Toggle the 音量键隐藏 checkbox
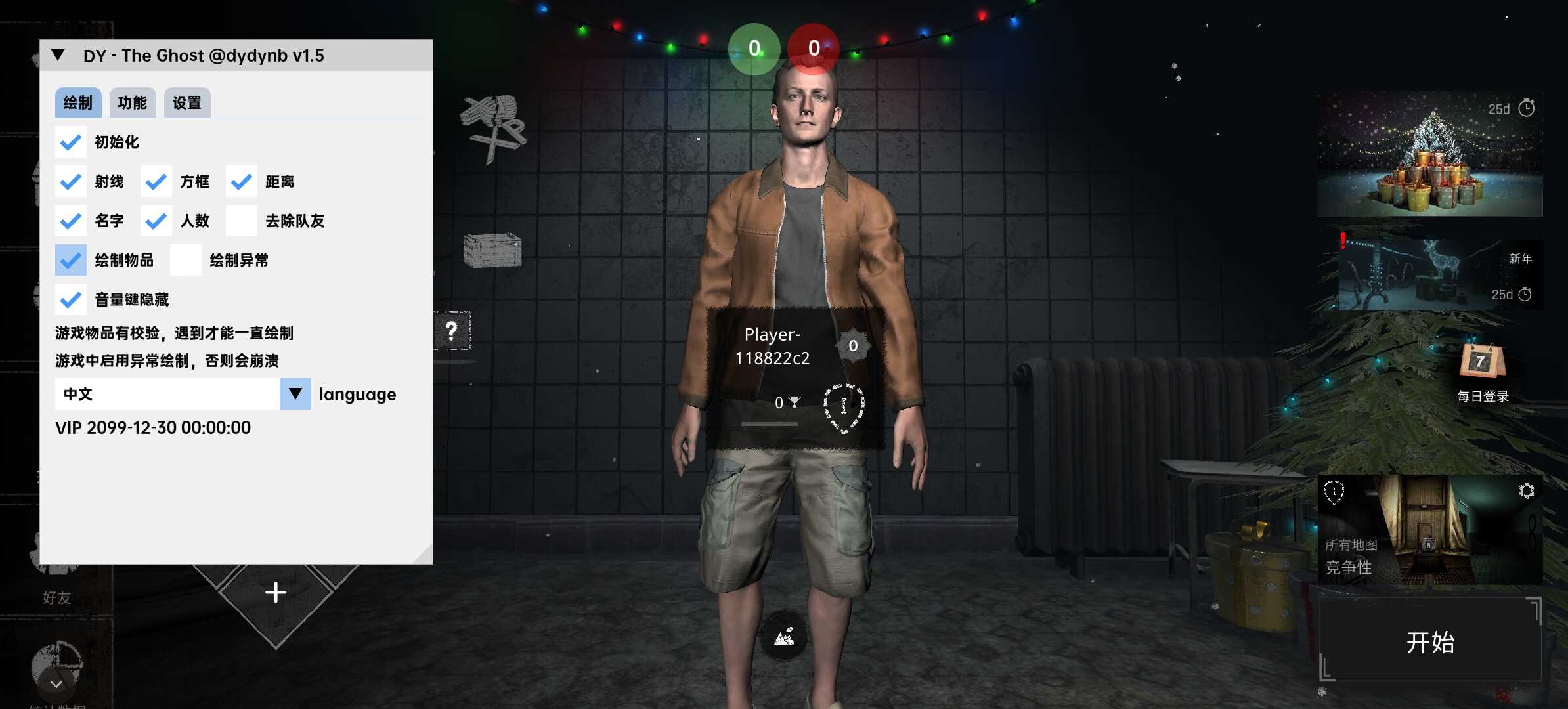 click(x=71, y=300)
